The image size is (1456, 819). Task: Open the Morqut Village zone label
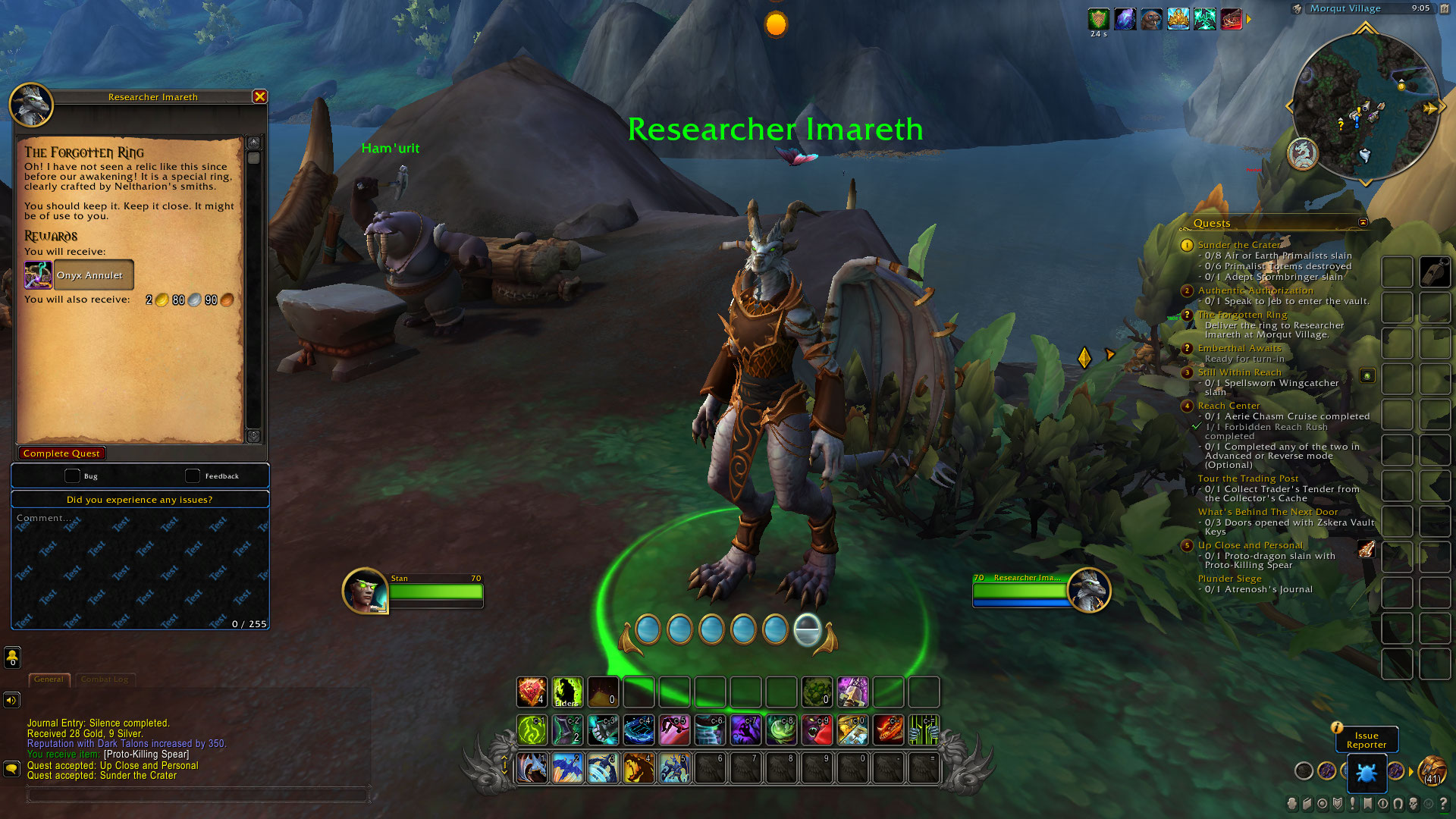pyautogui.click(x=1345, y=8)
